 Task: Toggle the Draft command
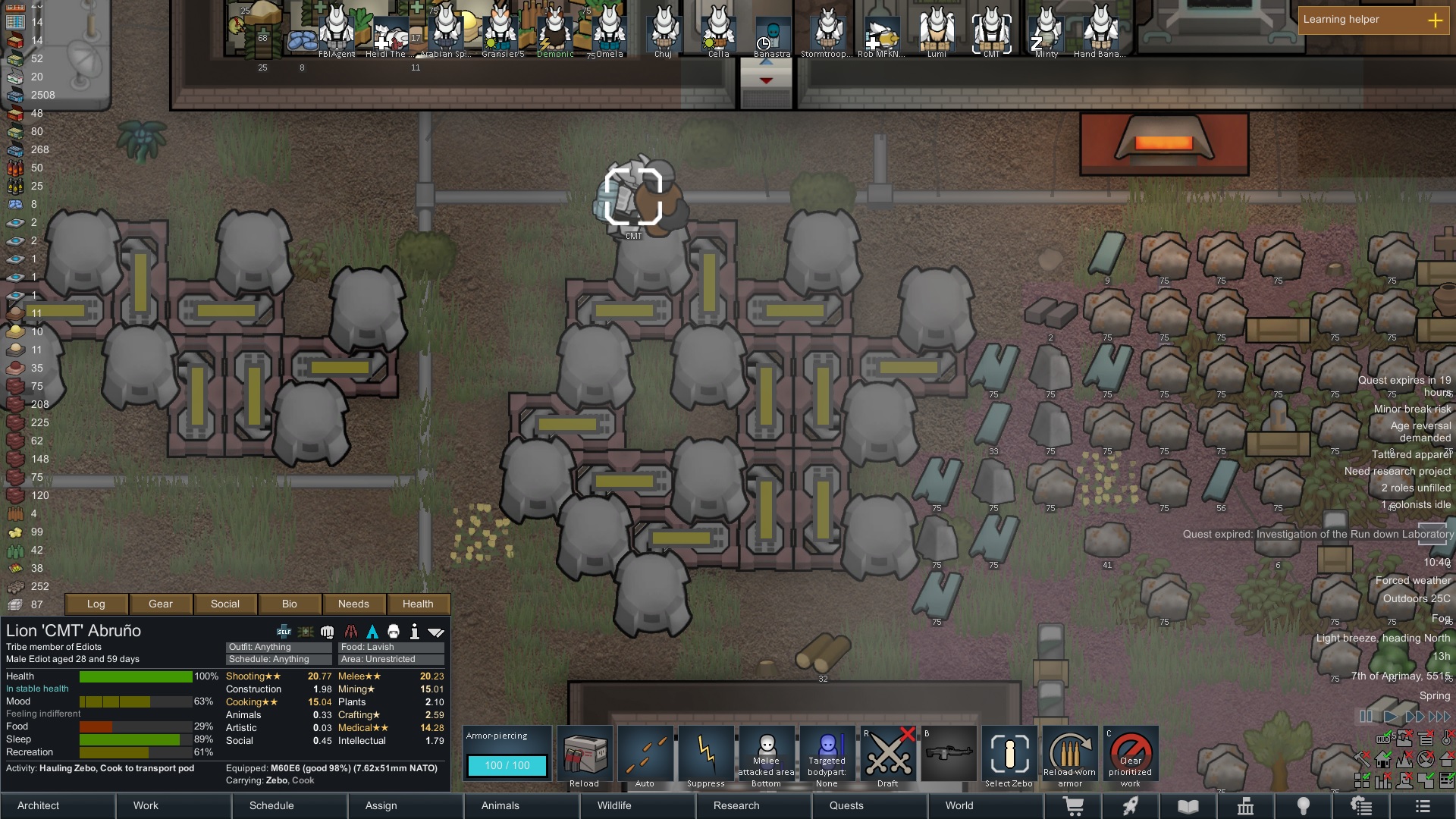(888, 757)
